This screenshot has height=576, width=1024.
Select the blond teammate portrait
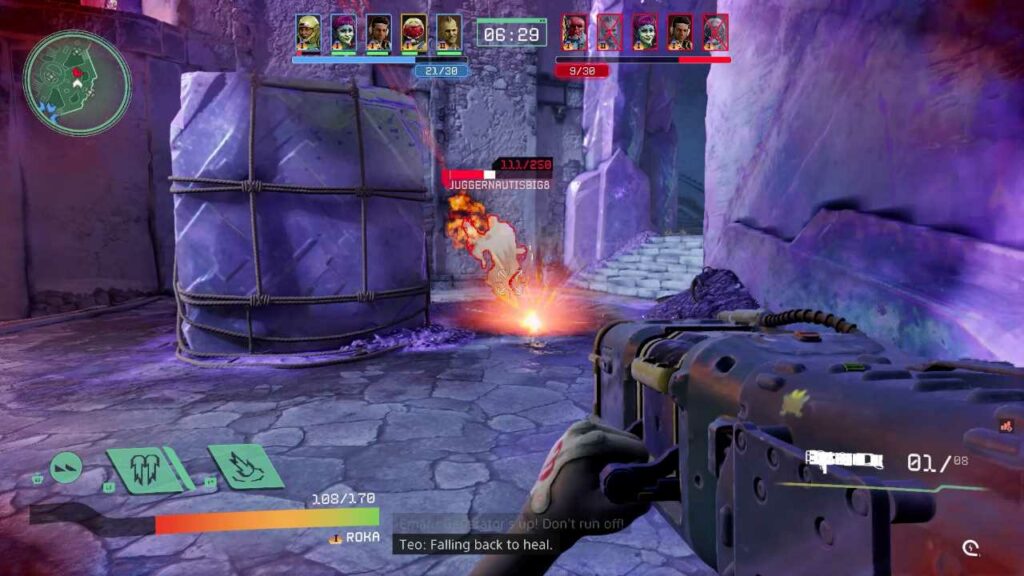(448, 32)
